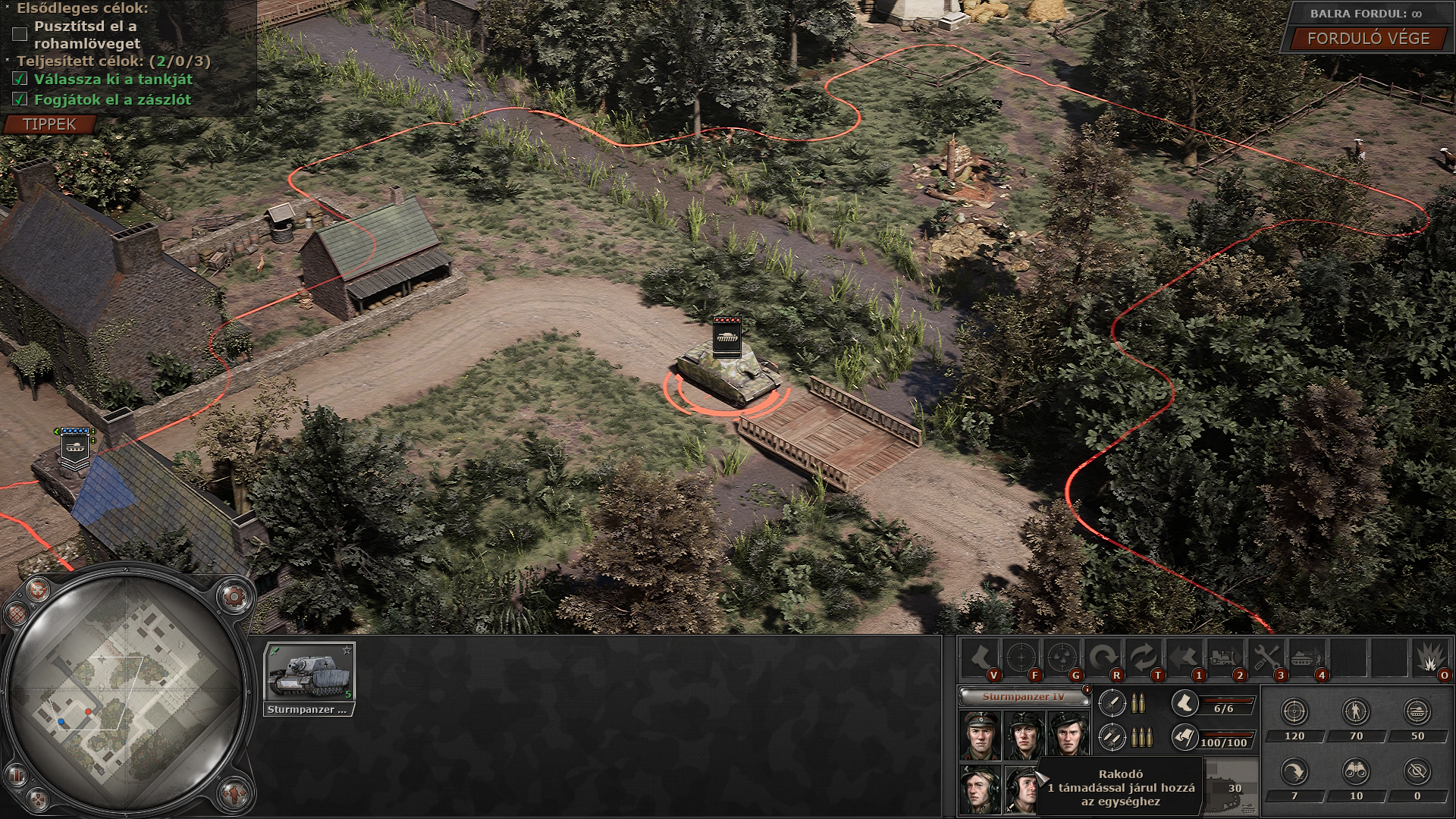This screenshot has height=819, width=1456.
Task: Select the Sturmpanzer unit card
Action: coord(309,678)
